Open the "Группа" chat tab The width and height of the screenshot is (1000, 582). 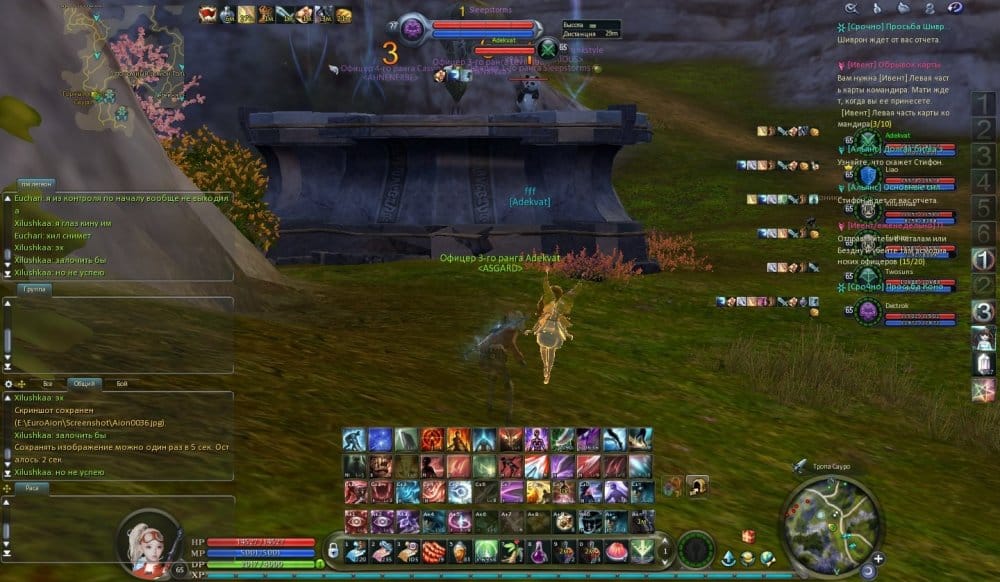click(x=33, y=288)
